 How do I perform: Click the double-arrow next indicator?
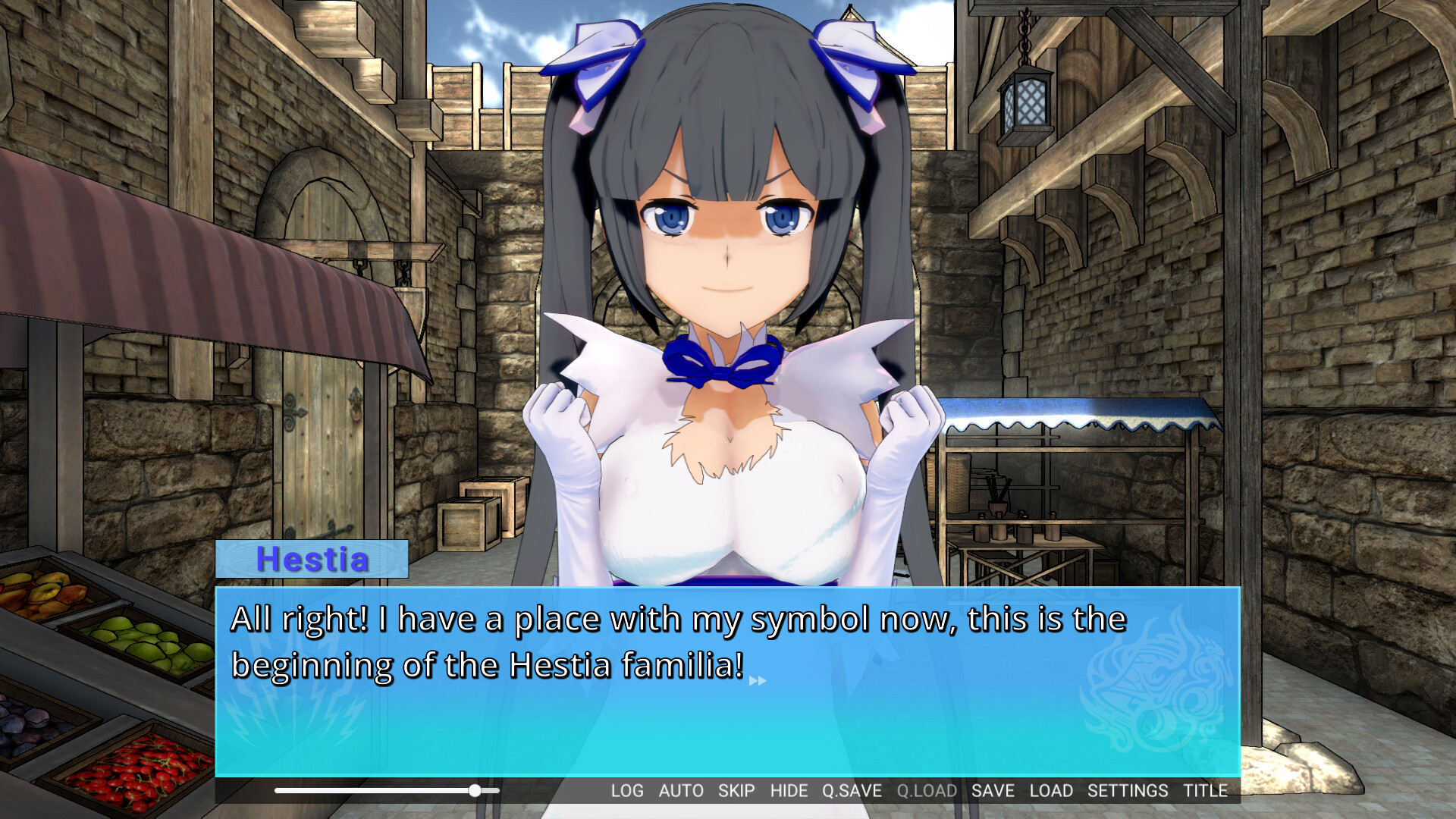coord(757,681)
